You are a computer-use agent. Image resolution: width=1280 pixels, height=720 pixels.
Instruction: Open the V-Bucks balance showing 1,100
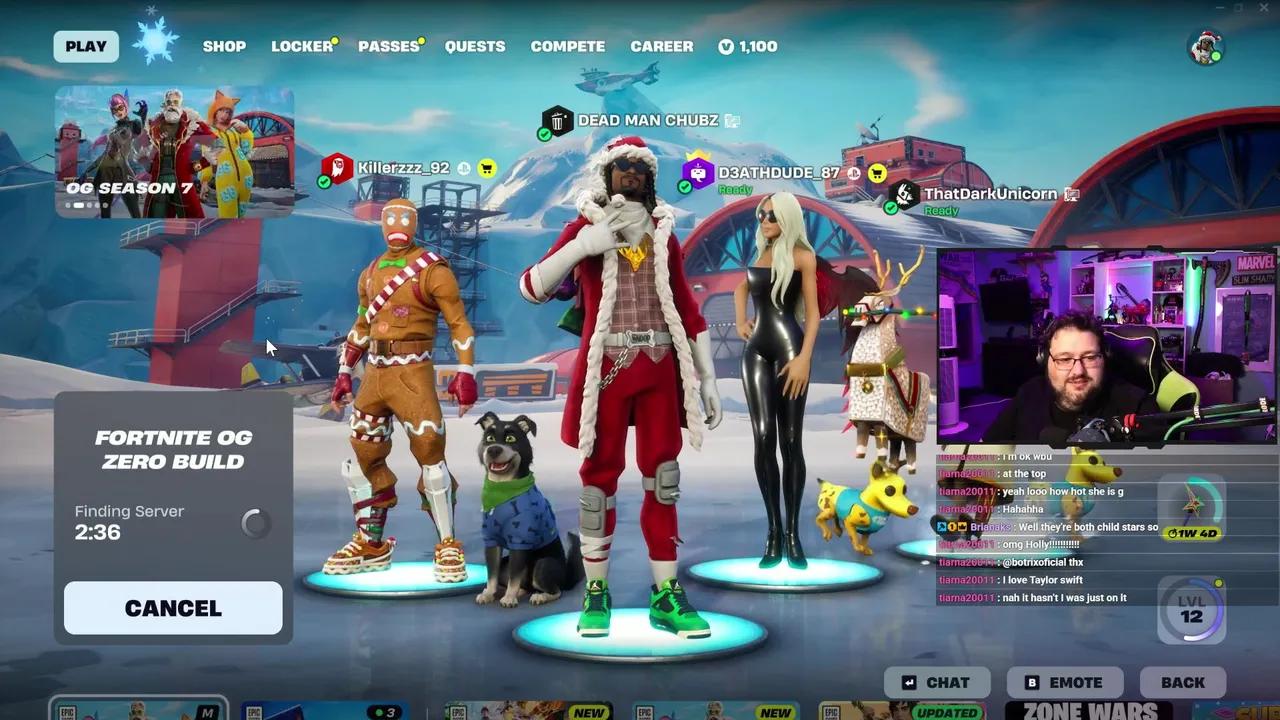point(748,45)
